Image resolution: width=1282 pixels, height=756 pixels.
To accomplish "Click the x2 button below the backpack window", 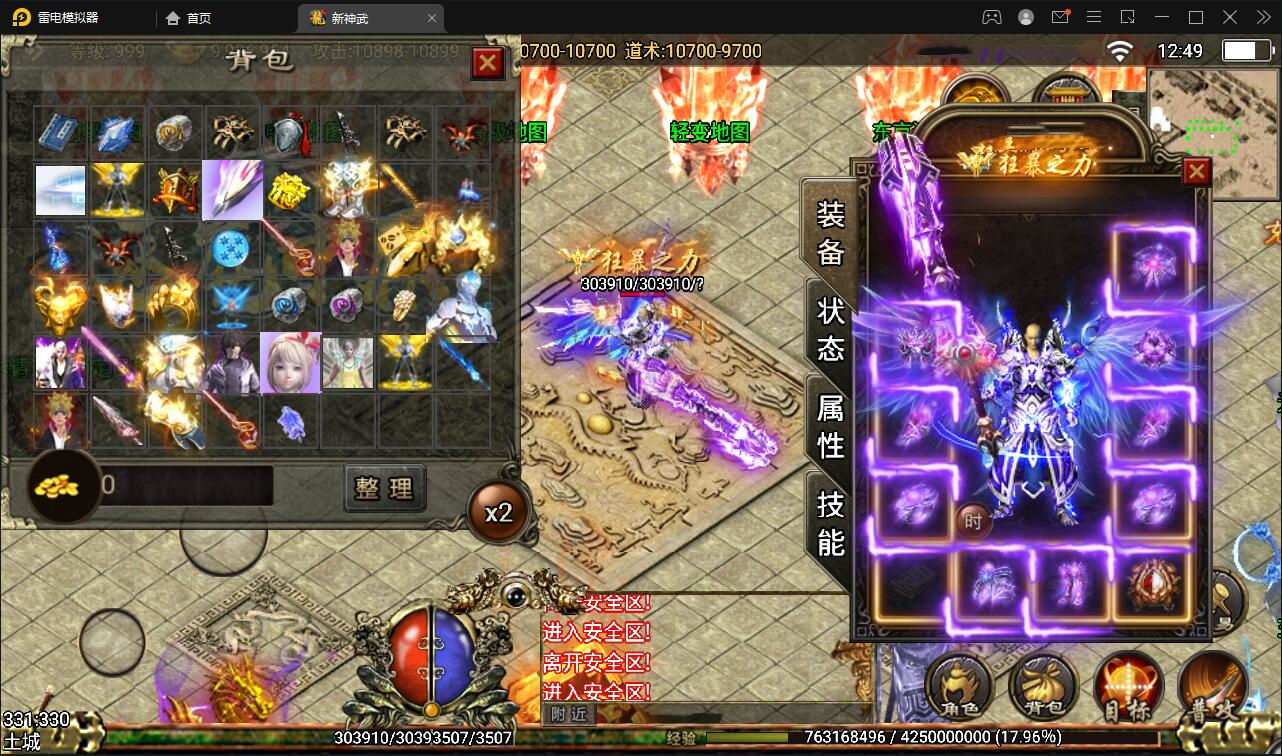I will coord(497,511).
